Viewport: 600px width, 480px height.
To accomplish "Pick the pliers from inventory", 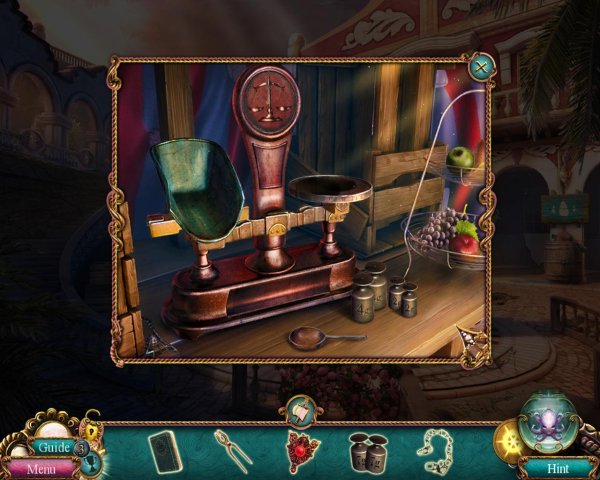I will 231,449.
